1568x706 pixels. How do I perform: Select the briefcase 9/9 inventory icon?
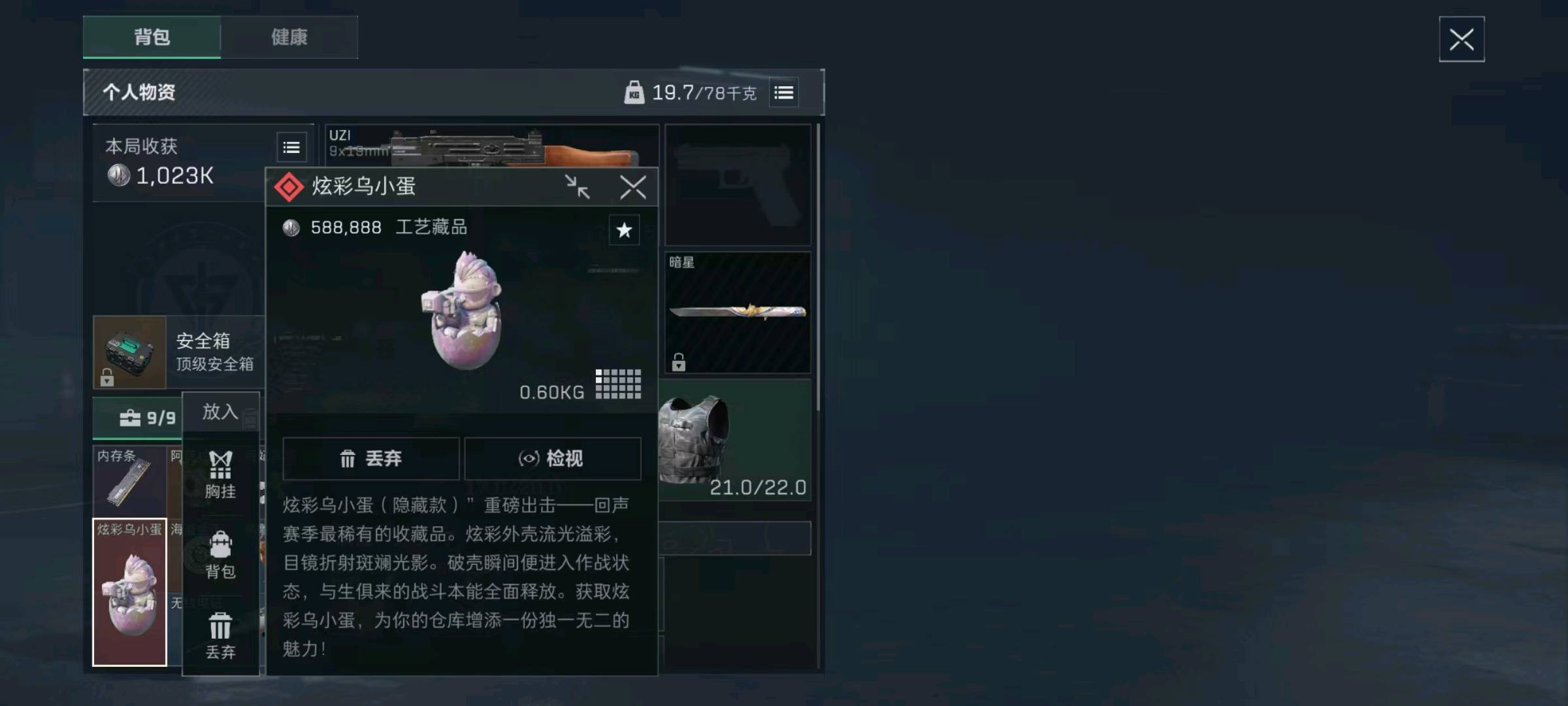coord(137,418)
